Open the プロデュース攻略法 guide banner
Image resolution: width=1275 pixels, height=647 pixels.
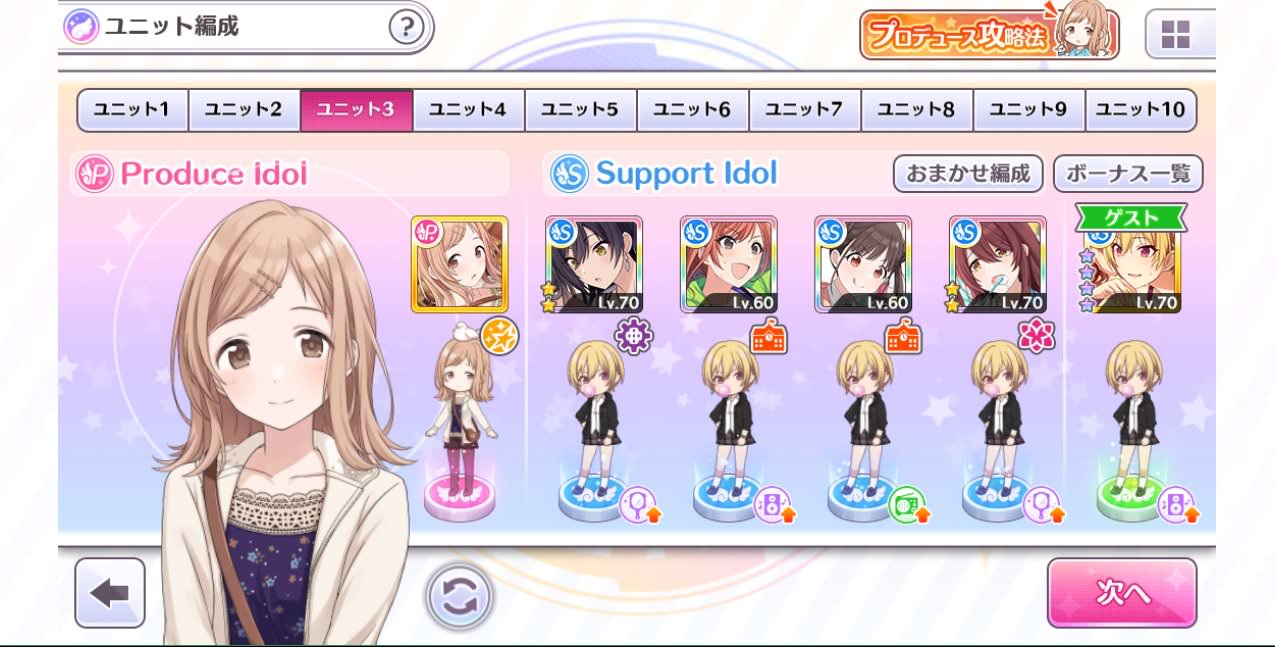988,33
